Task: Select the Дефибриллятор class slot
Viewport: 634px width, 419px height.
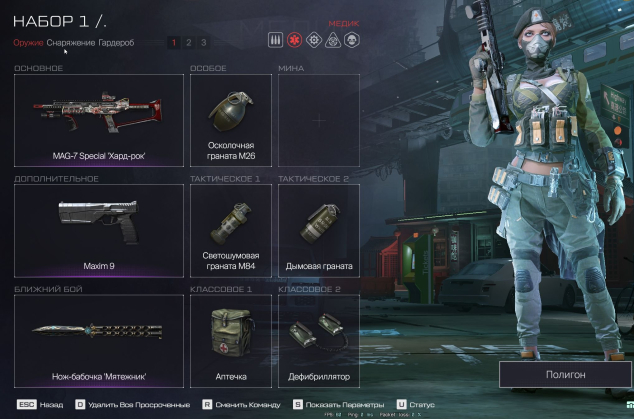Action: point(318,340)
